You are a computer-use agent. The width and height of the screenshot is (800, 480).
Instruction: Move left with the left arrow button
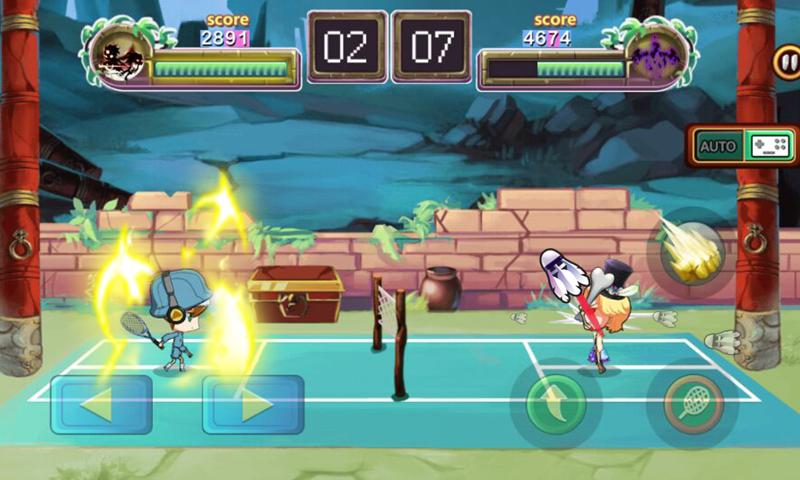pos(101,404)
